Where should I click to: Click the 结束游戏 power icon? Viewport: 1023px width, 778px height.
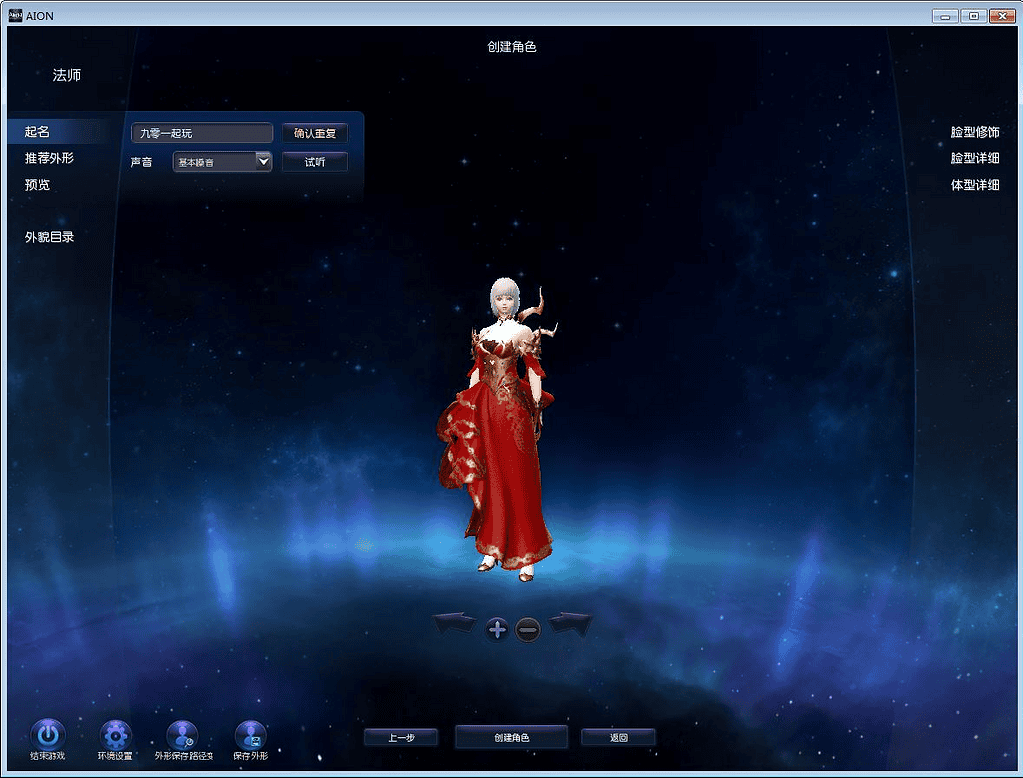pyautogui.click(x=48, y=735)
